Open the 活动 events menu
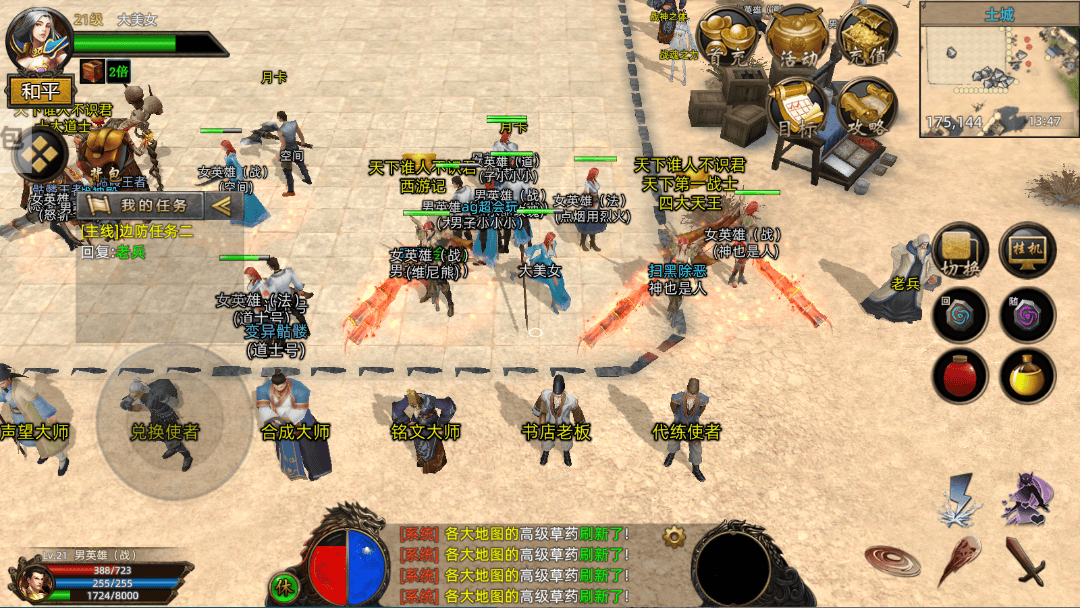1080x608 pixels. 797,40
